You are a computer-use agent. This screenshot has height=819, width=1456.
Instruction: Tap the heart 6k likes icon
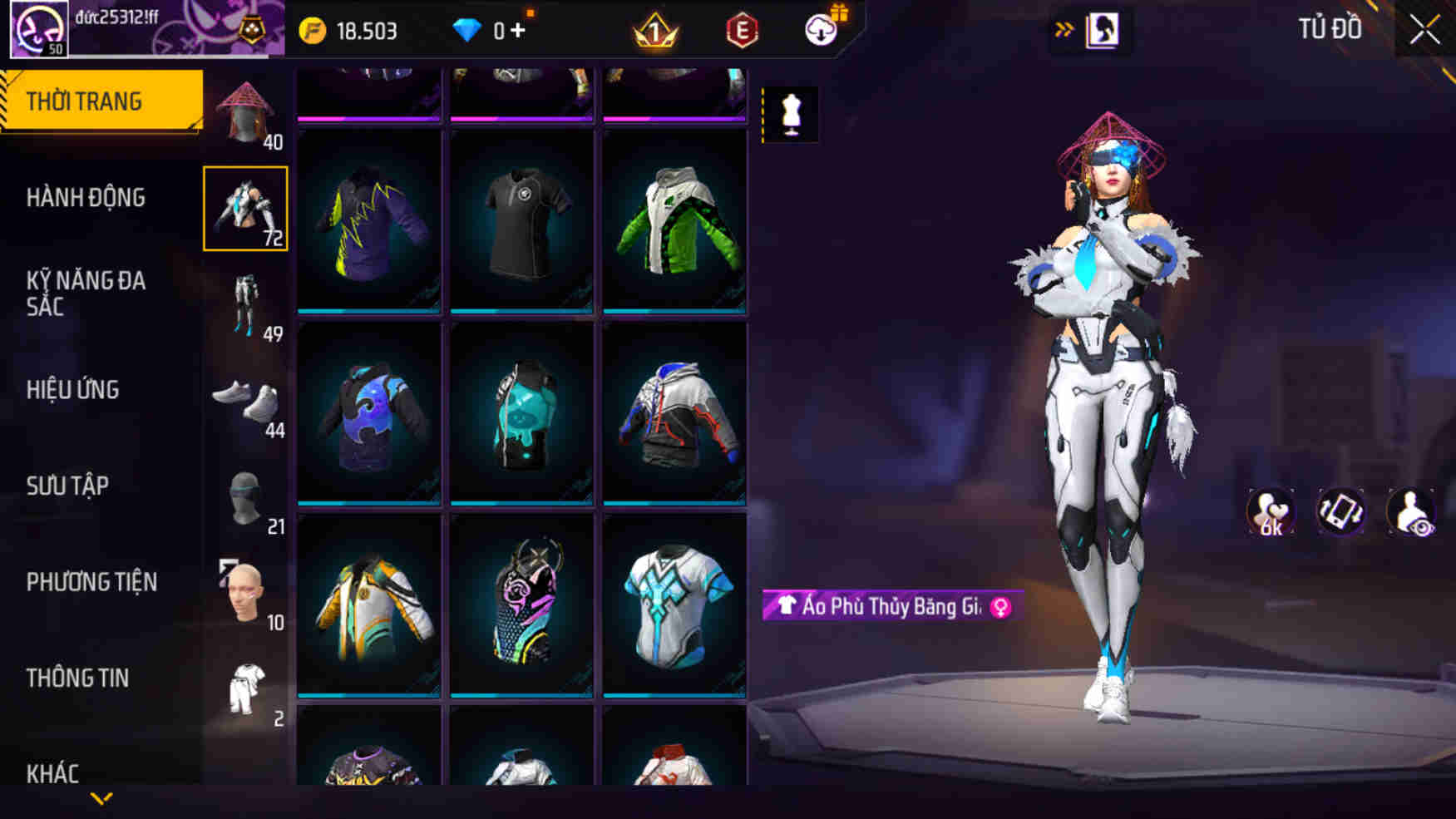coord(1270,511)
